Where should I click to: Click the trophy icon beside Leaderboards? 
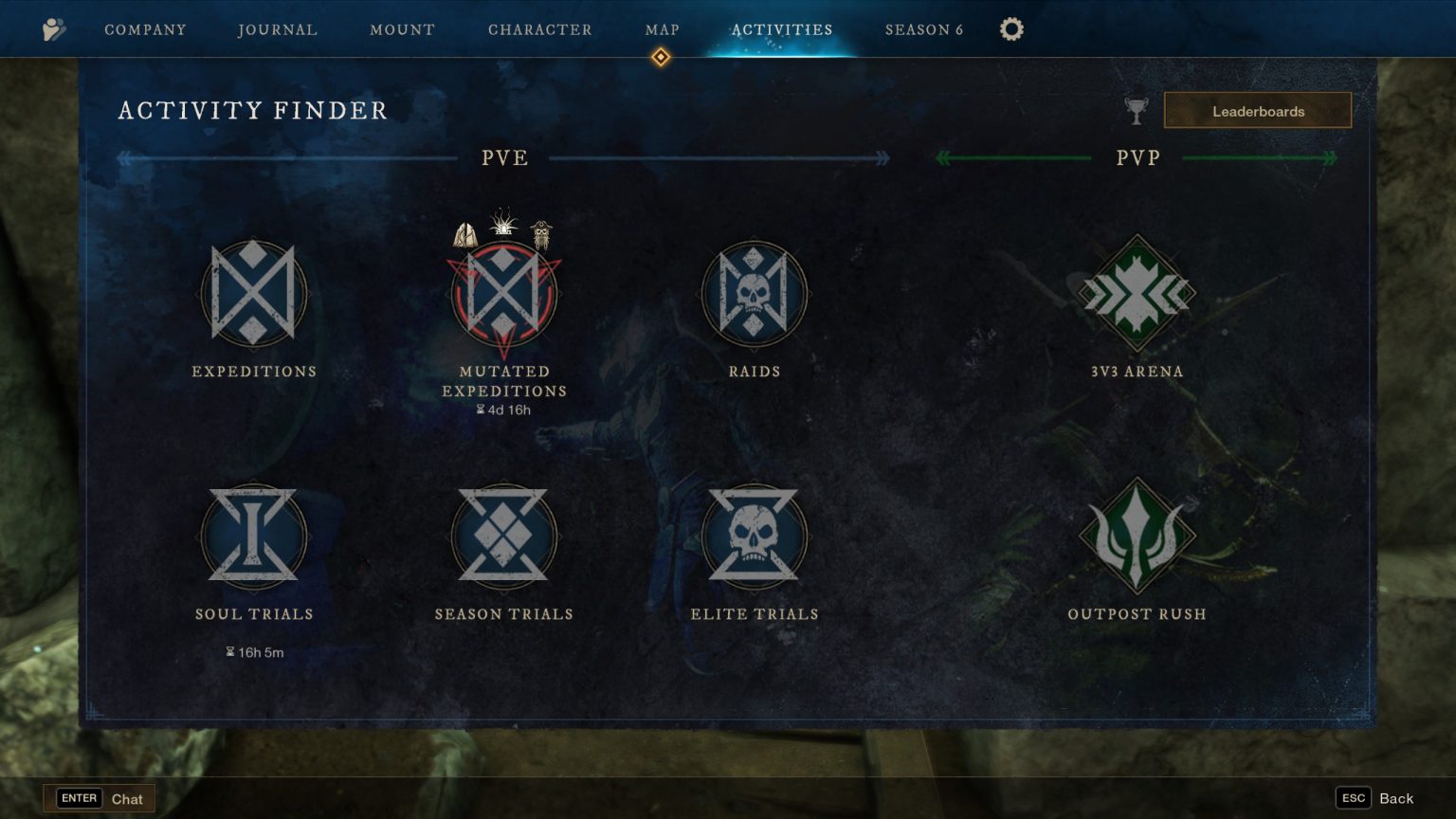[1137, 110]
